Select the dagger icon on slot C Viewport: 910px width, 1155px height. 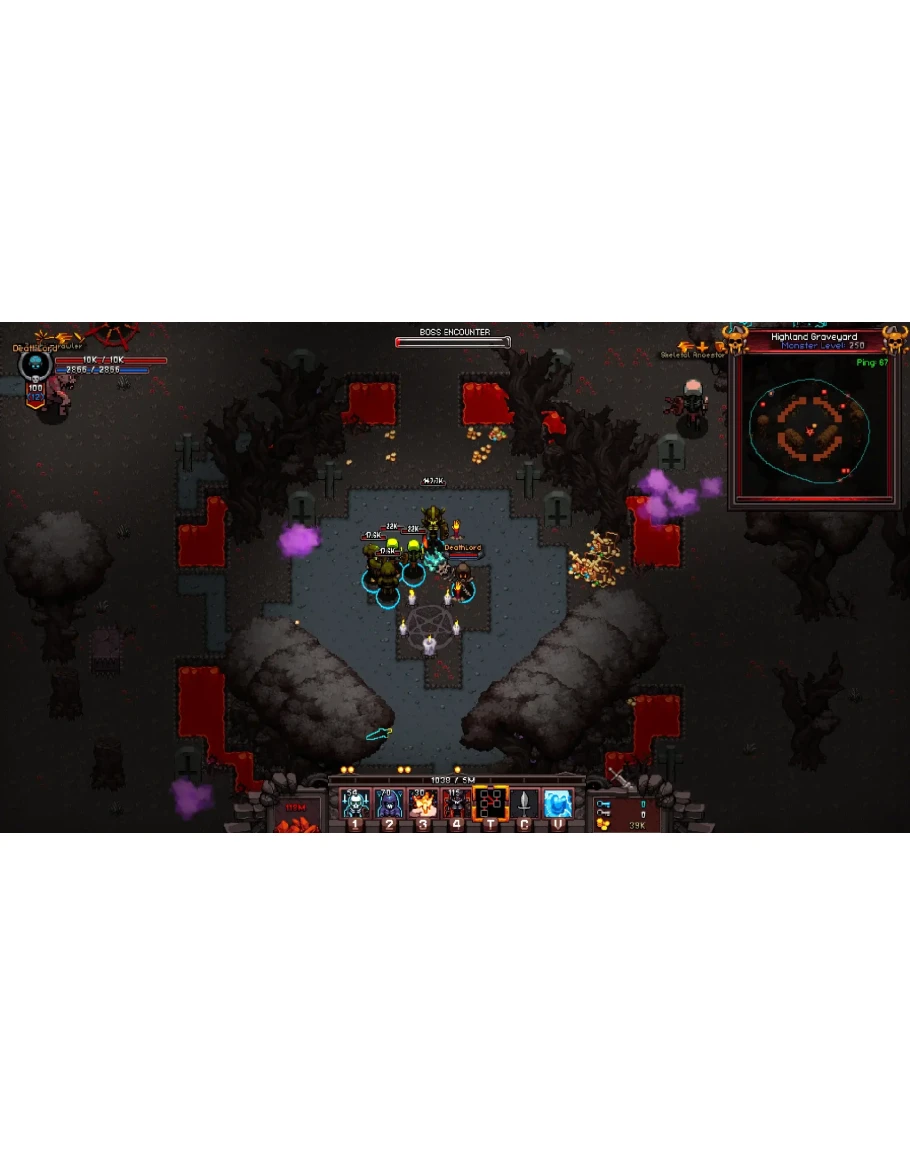(524, 803)
